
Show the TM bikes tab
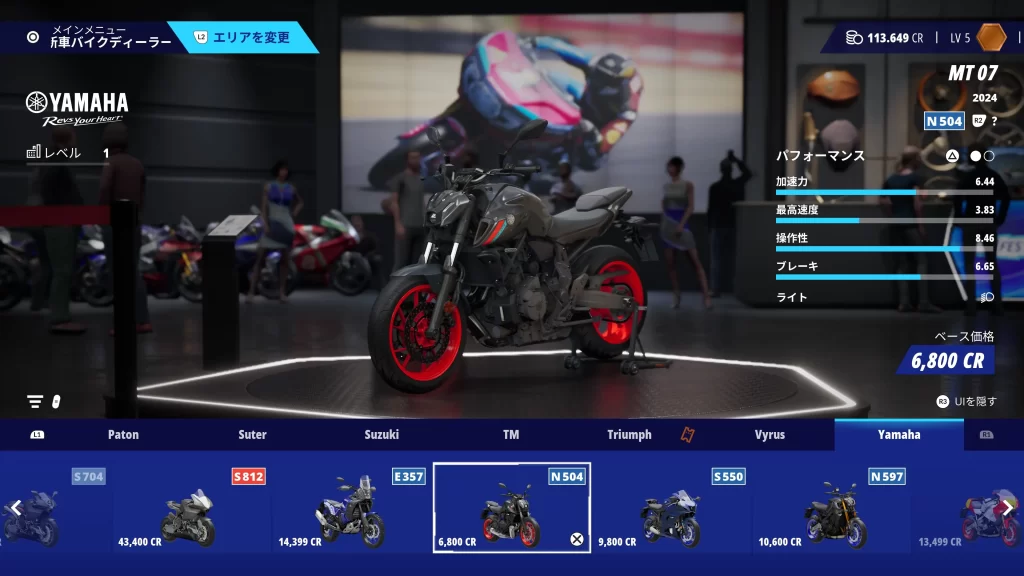point(511,435)
